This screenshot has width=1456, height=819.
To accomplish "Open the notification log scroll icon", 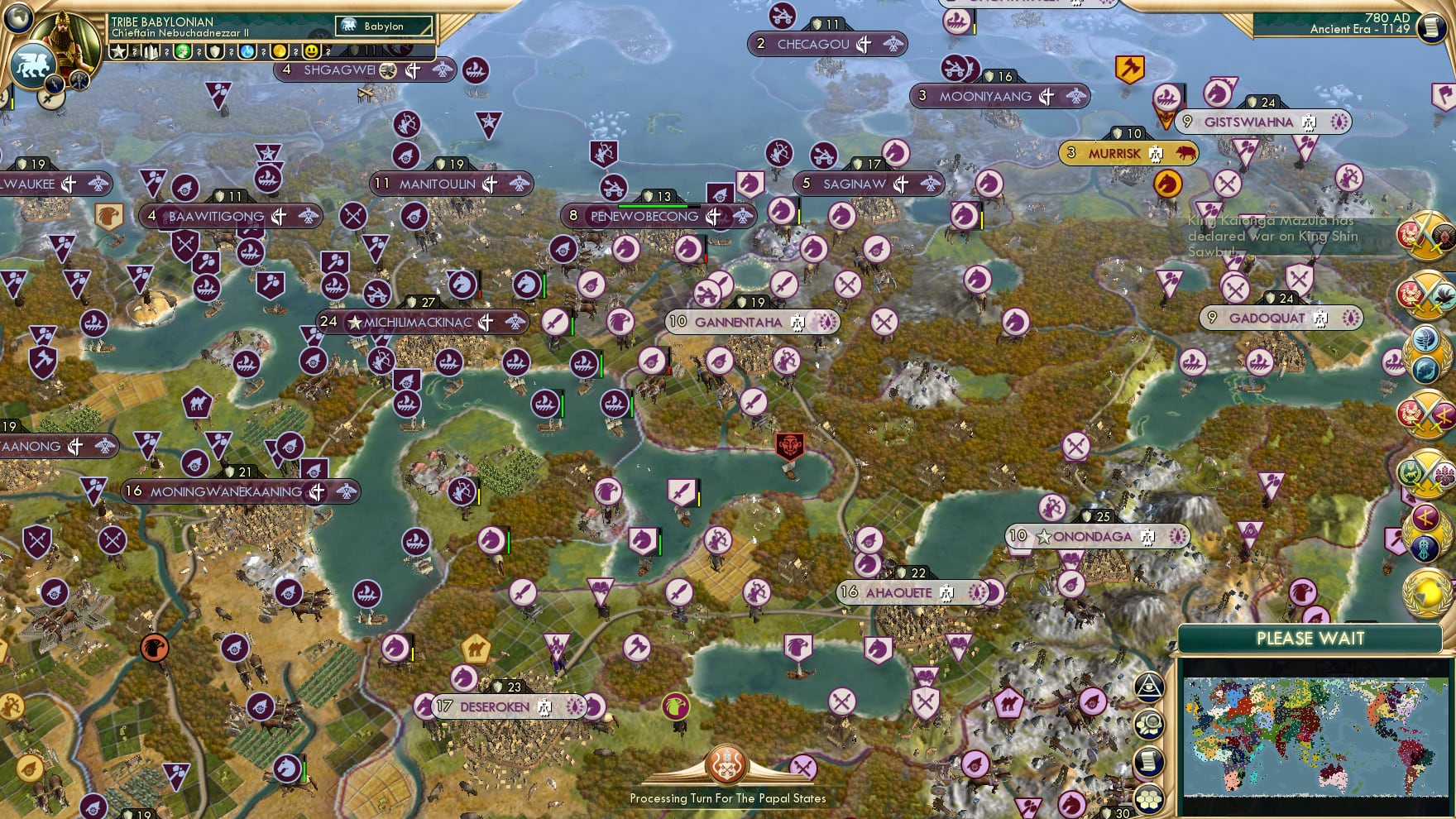I will point(1149,759).
